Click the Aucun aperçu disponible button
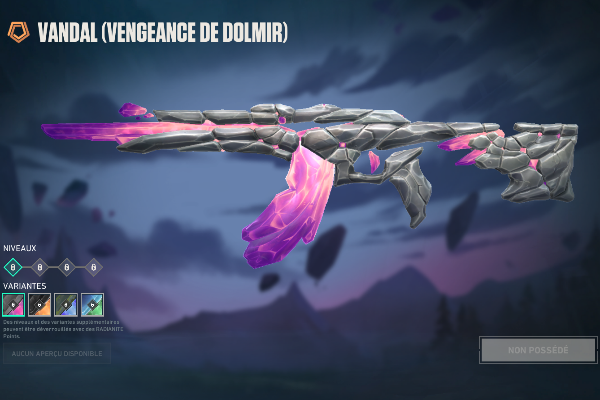600x400 pixels. click(56, 353)
